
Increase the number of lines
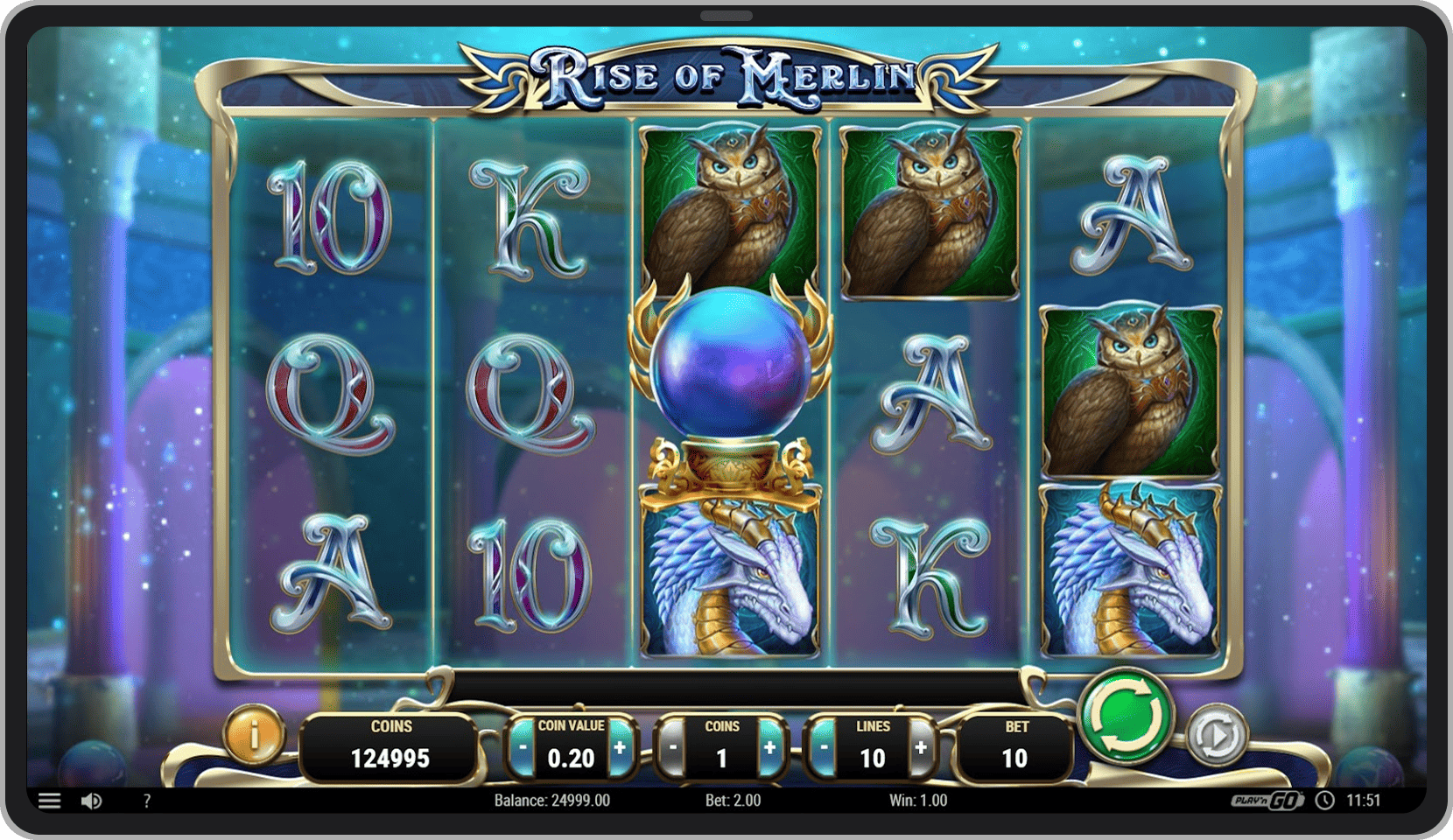coord(921,748)
